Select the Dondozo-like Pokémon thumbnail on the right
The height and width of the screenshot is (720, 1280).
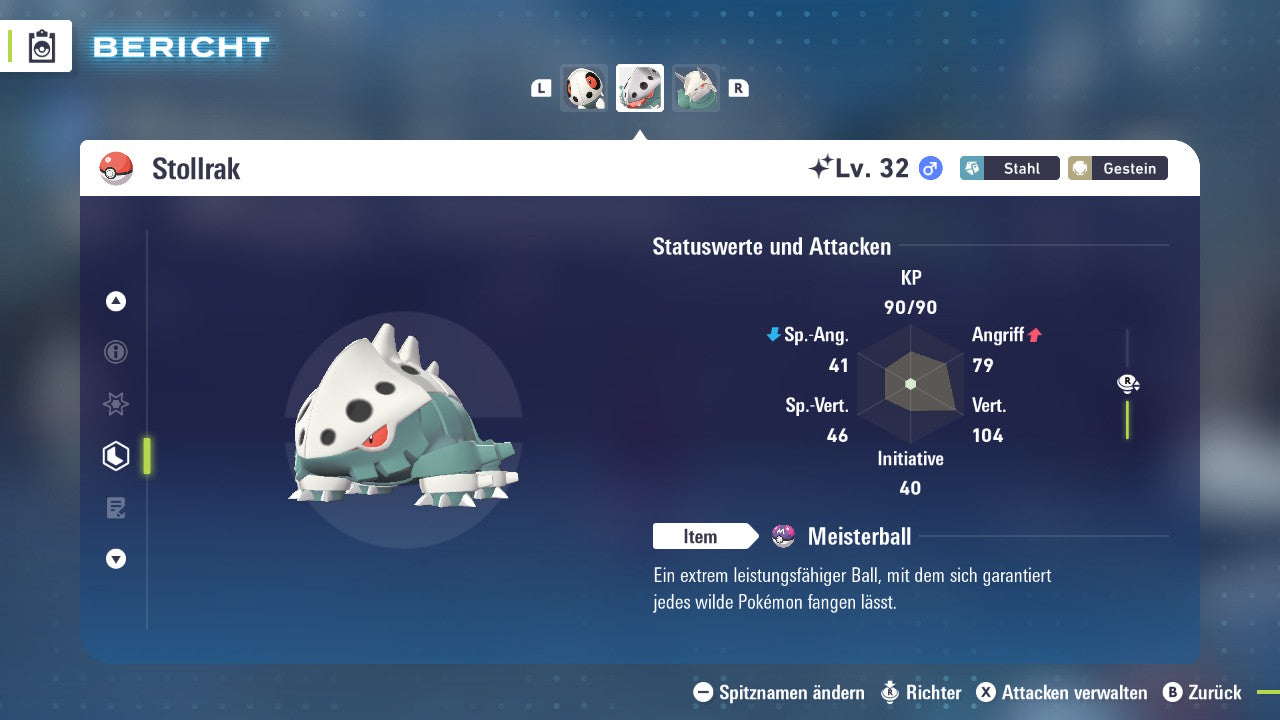tap(696, 87)
